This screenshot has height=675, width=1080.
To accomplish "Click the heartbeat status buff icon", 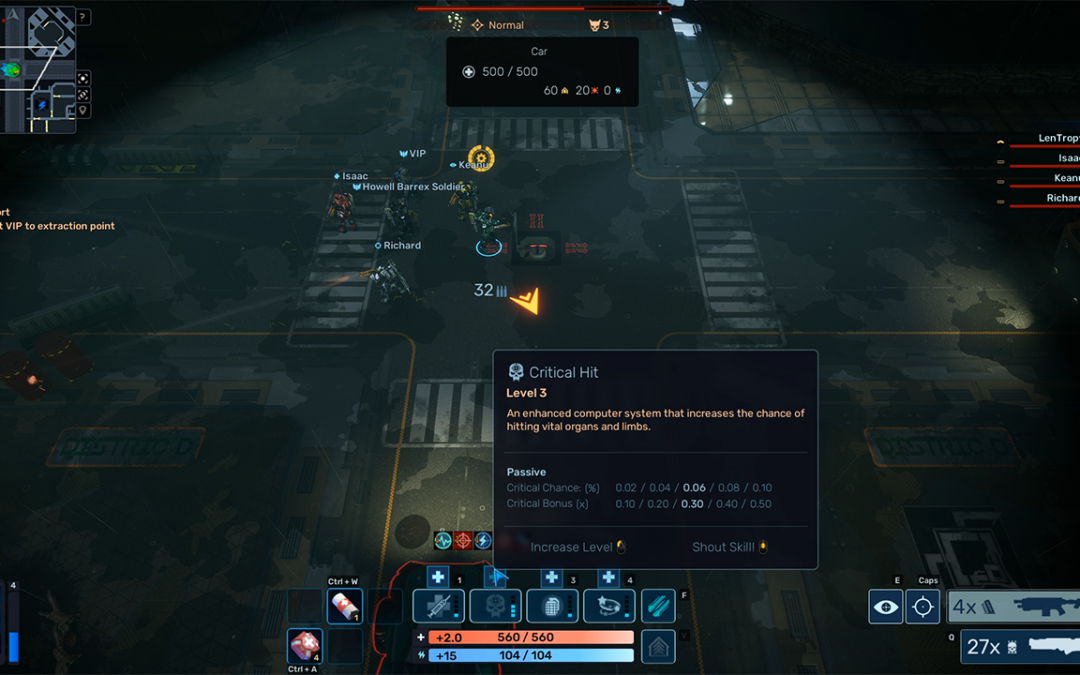I will (443, 541).
